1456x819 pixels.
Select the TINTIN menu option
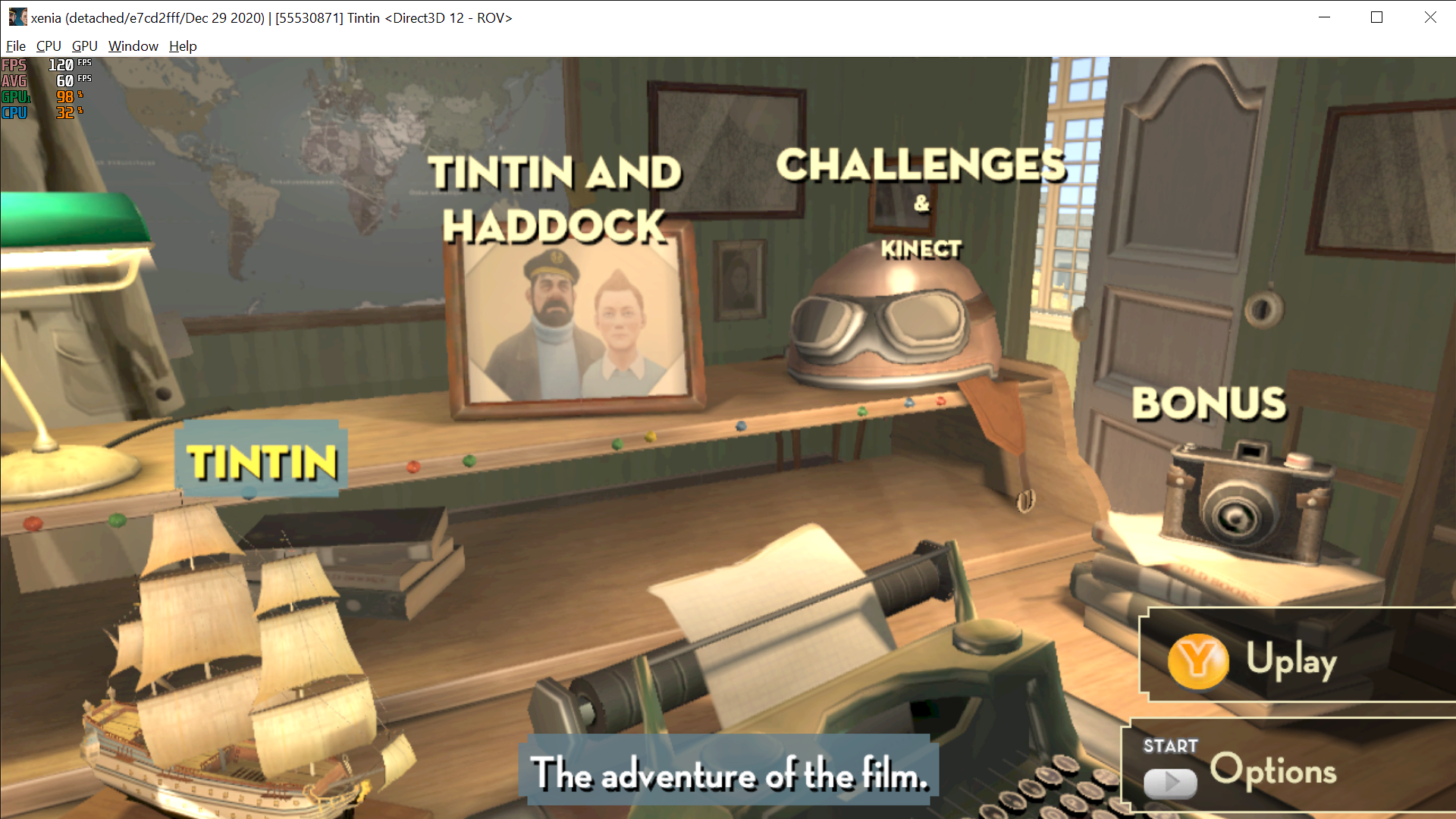point(261,460)
